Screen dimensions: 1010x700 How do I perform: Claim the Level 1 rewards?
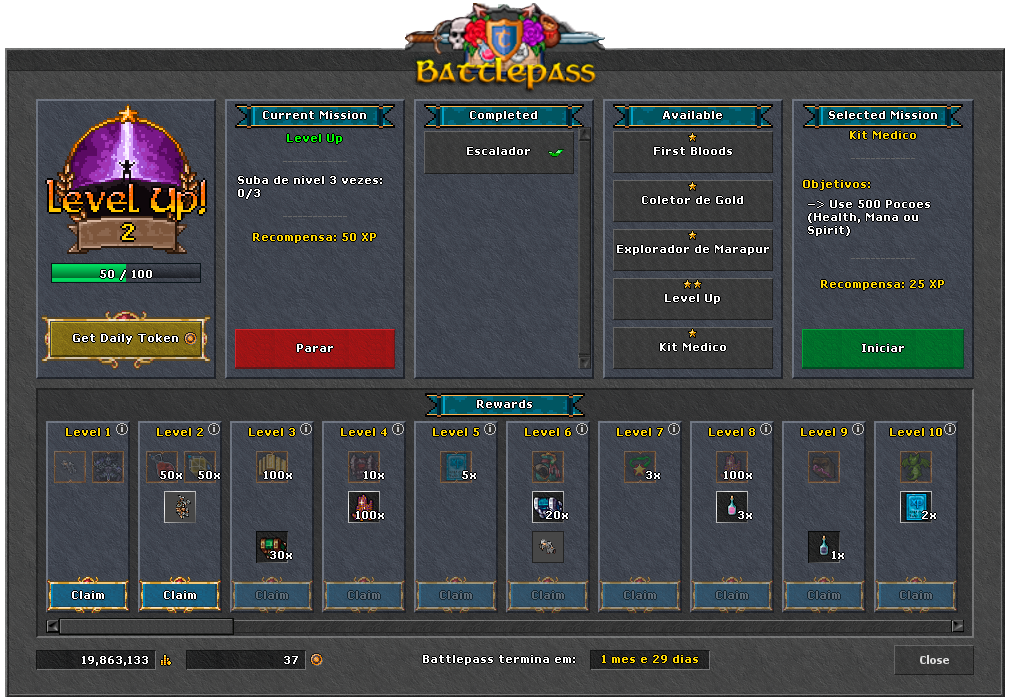click(x=88, y=595)
